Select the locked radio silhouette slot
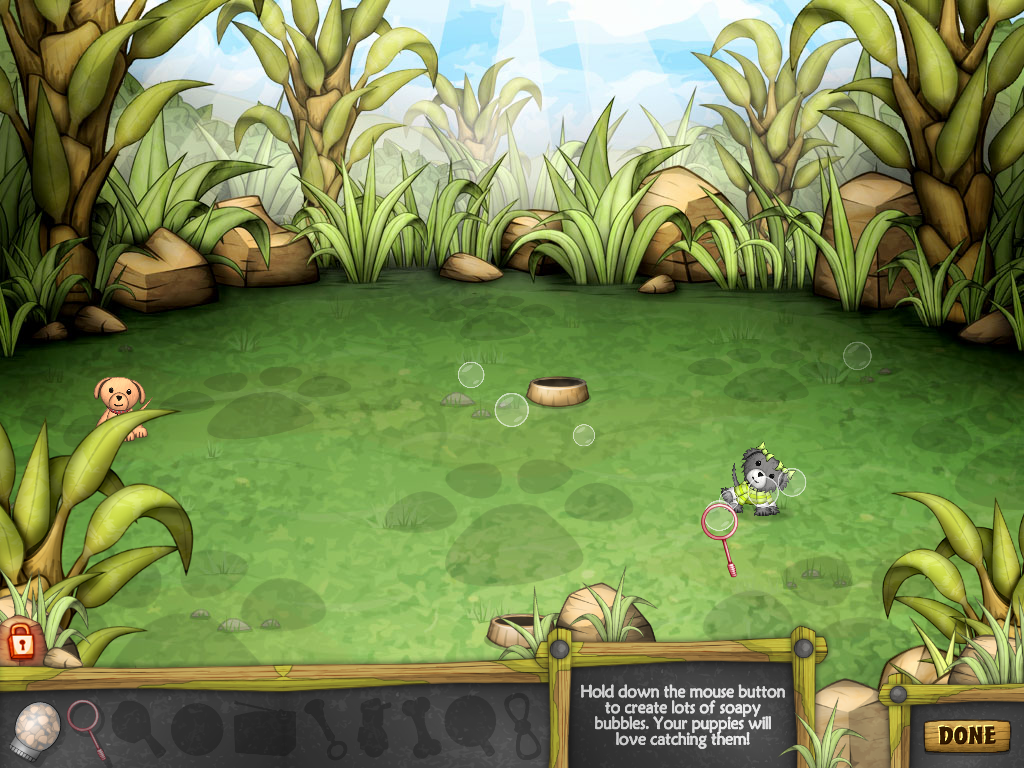The width and height of the screenshot is (1024, 768). click(264, 728)
